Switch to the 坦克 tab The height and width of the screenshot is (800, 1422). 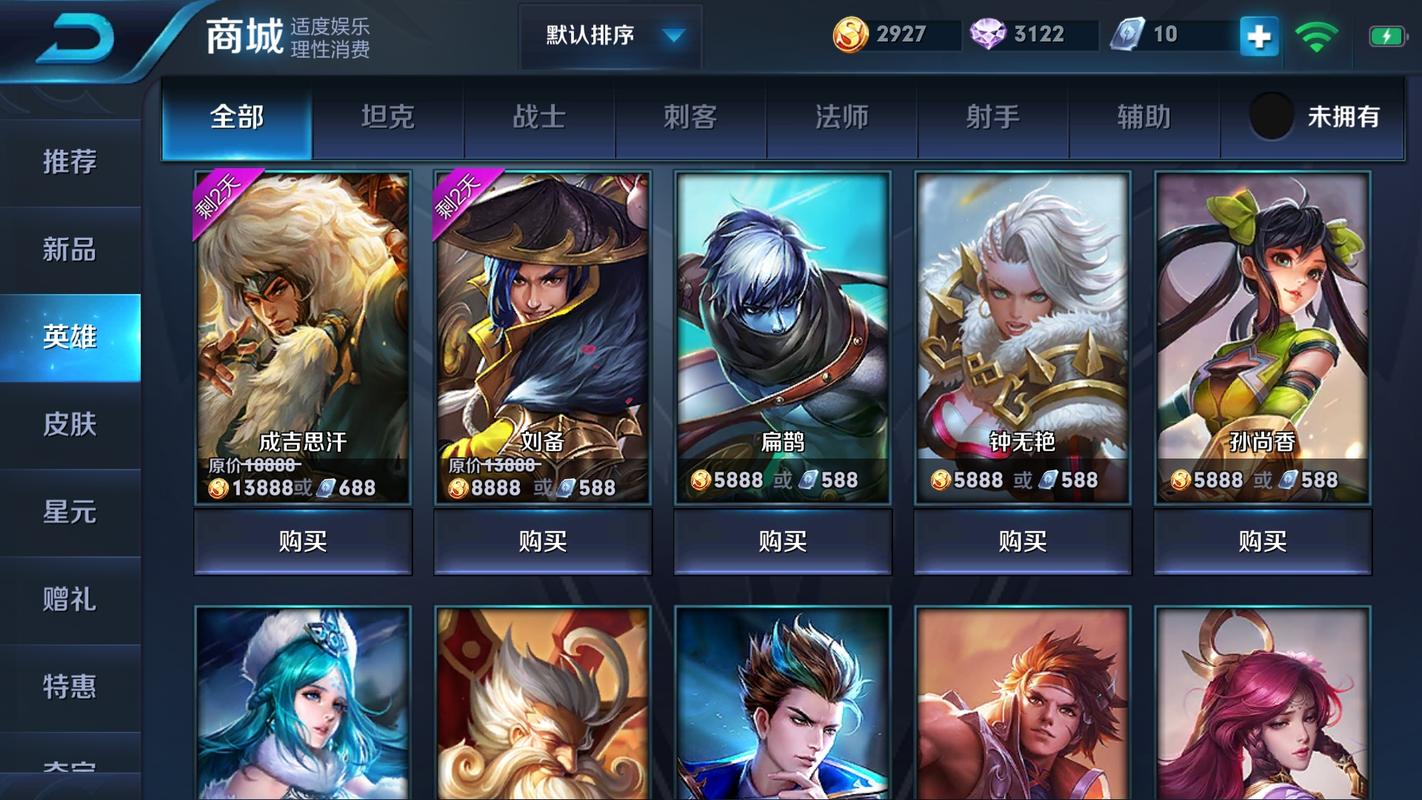tap(387, 117)
